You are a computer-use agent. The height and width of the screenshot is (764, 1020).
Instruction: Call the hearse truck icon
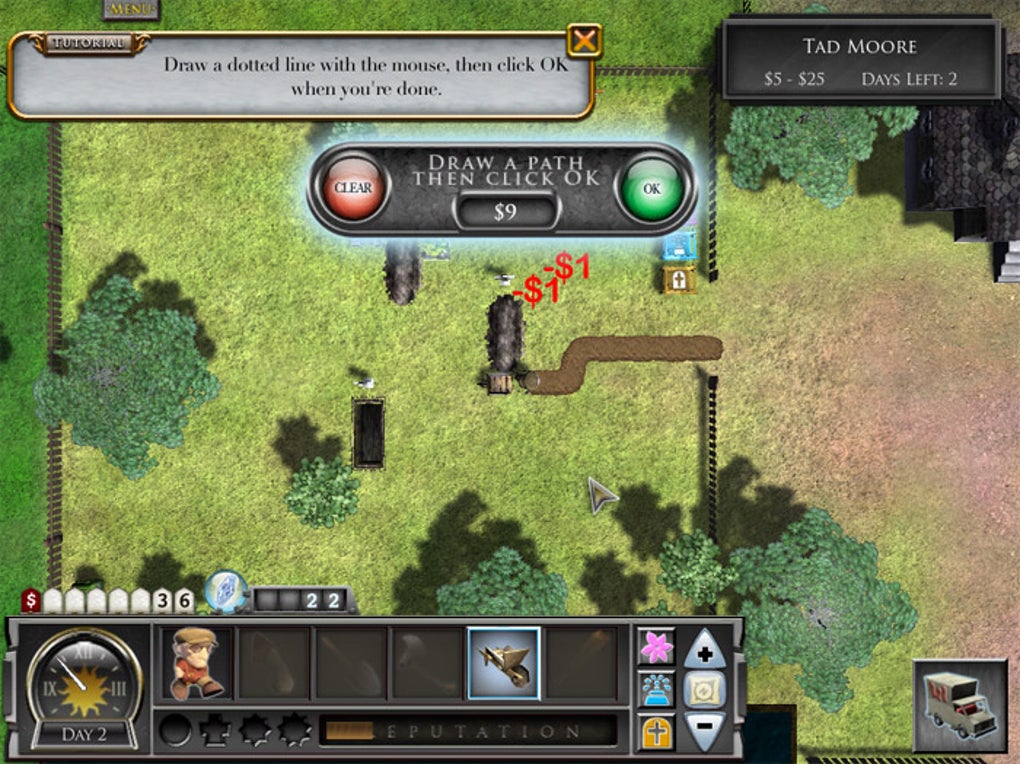click(959, 706)
